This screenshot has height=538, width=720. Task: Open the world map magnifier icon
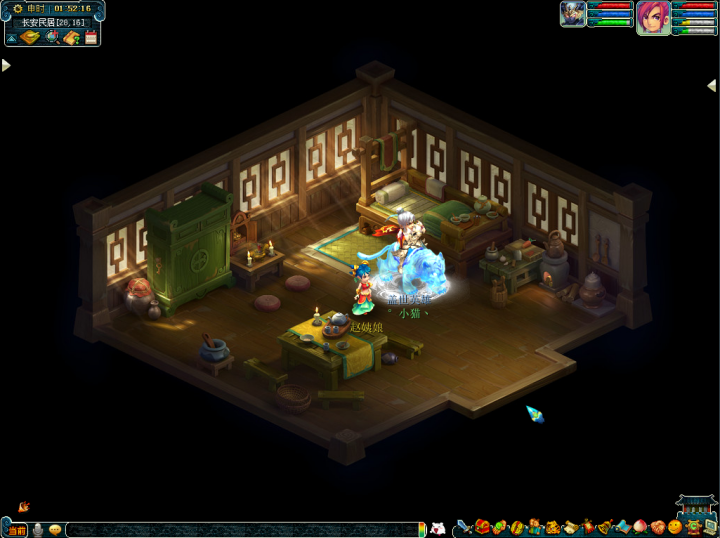coord(52,38)
